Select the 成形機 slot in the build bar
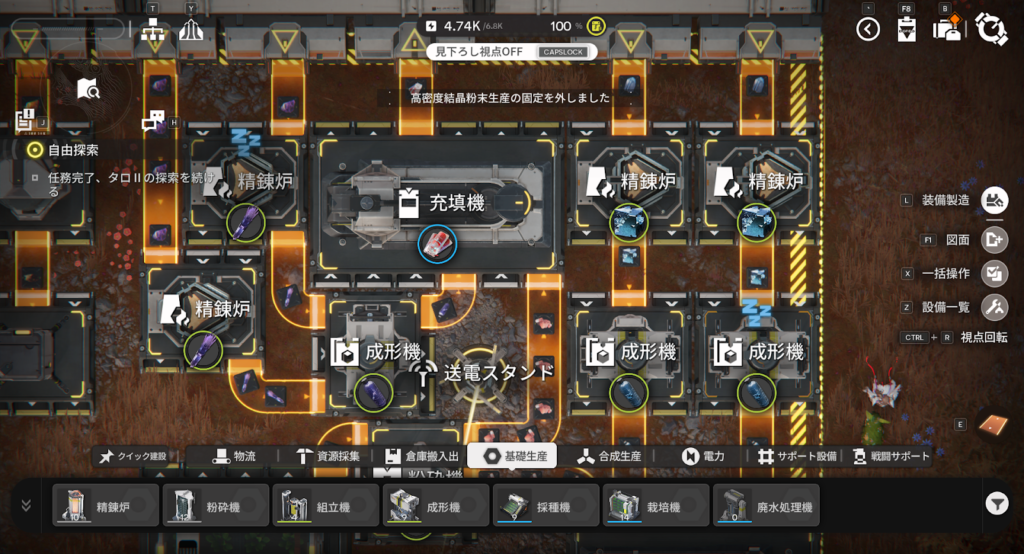The height and width of the screenshot is (554, 1024). (436, 506)
